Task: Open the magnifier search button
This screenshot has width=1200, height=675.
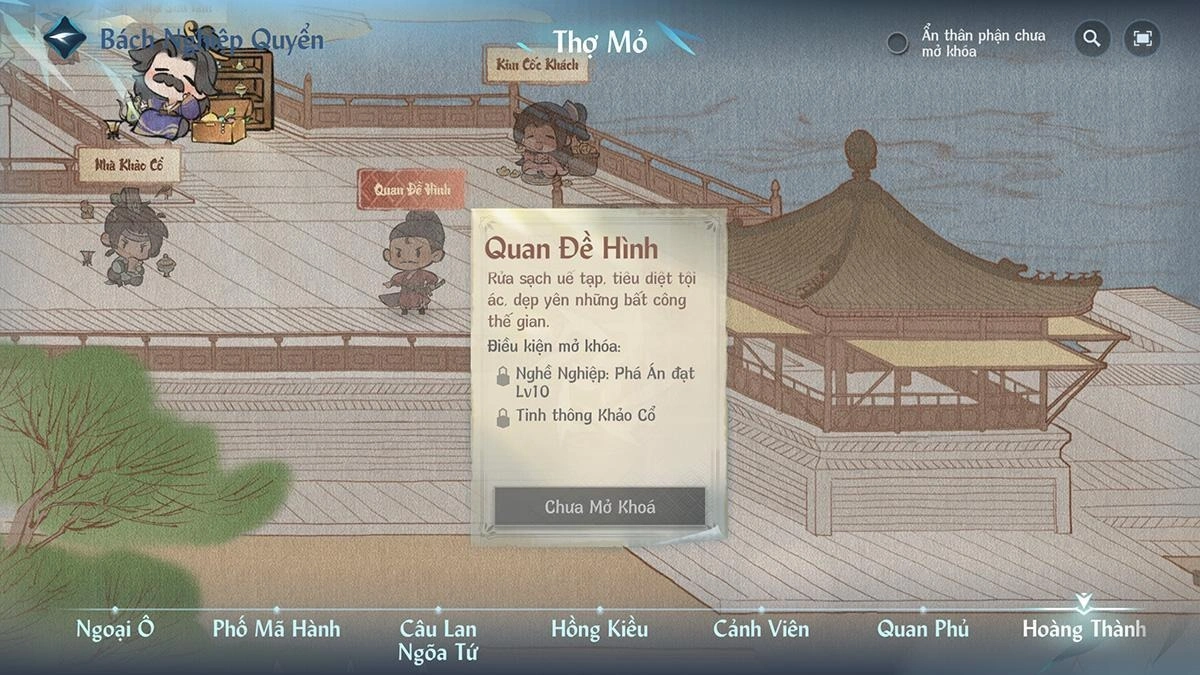Action: [x=1092, y=39]
